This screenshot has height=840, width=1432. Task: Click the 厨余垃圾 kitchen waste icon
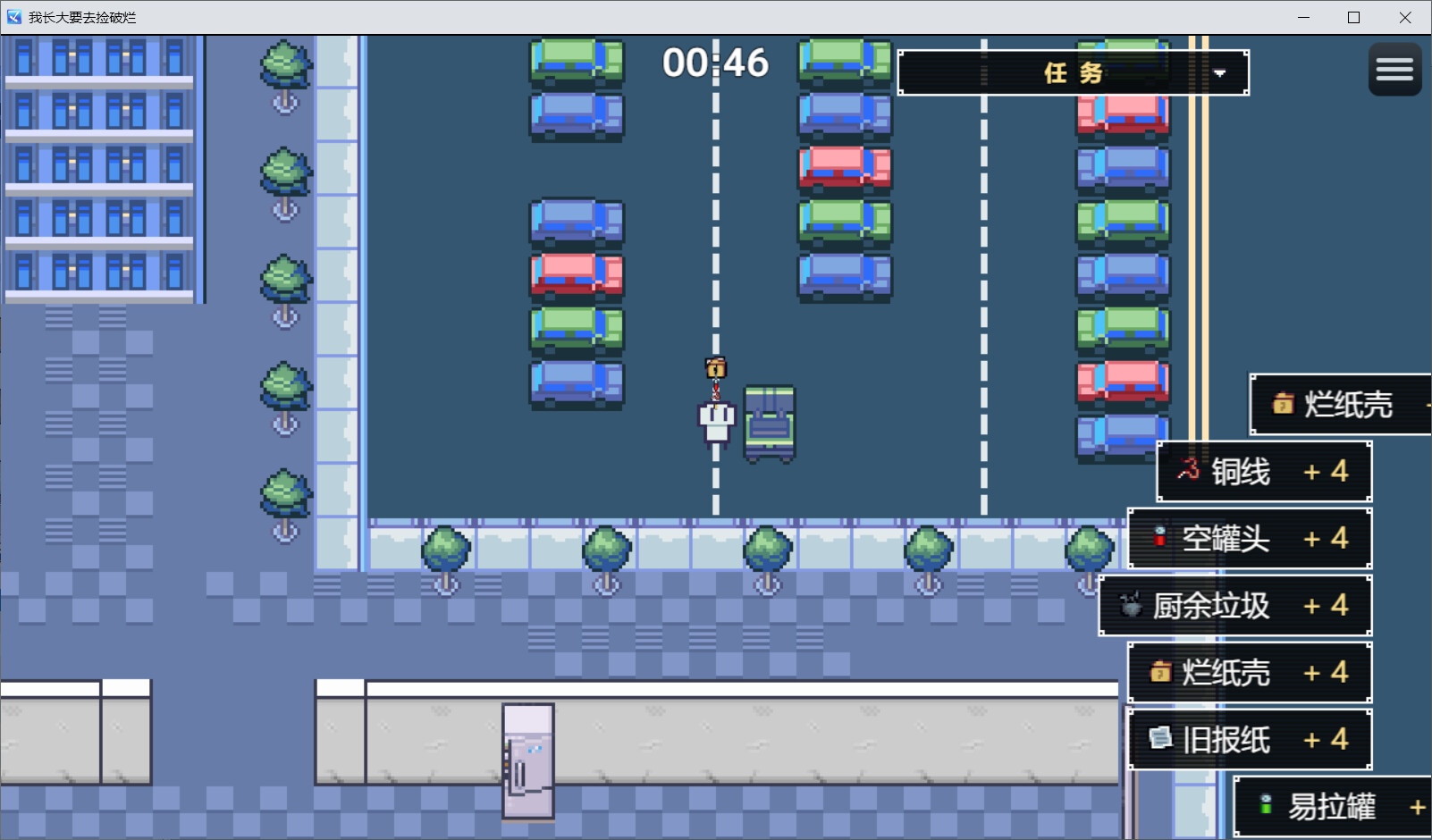[1131, 605]
